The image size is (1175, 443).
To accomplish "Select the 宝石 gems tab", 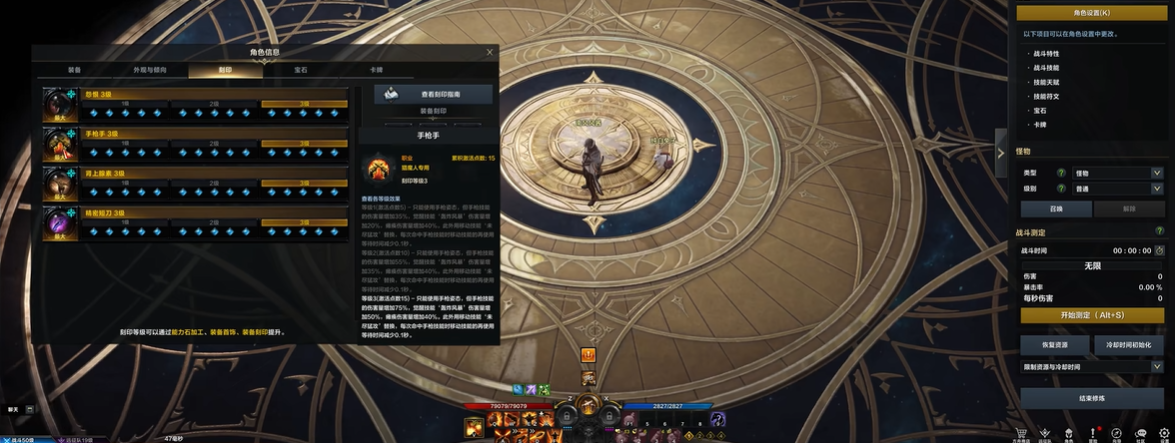I will (300, 70).
